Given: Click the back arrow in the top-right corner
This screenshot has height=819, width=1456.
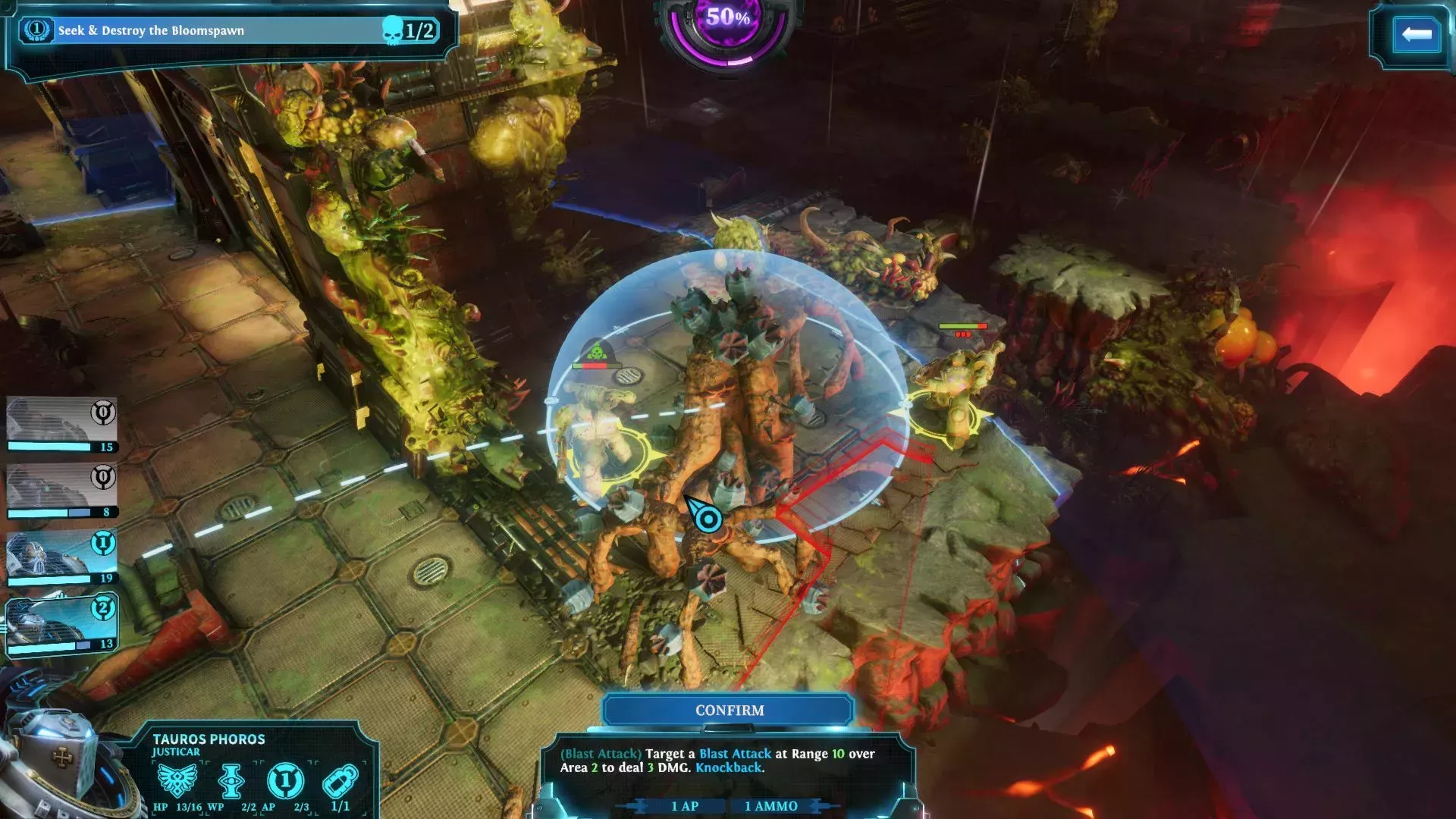Looking at the screenshot, I should [x=1415, y=33].
